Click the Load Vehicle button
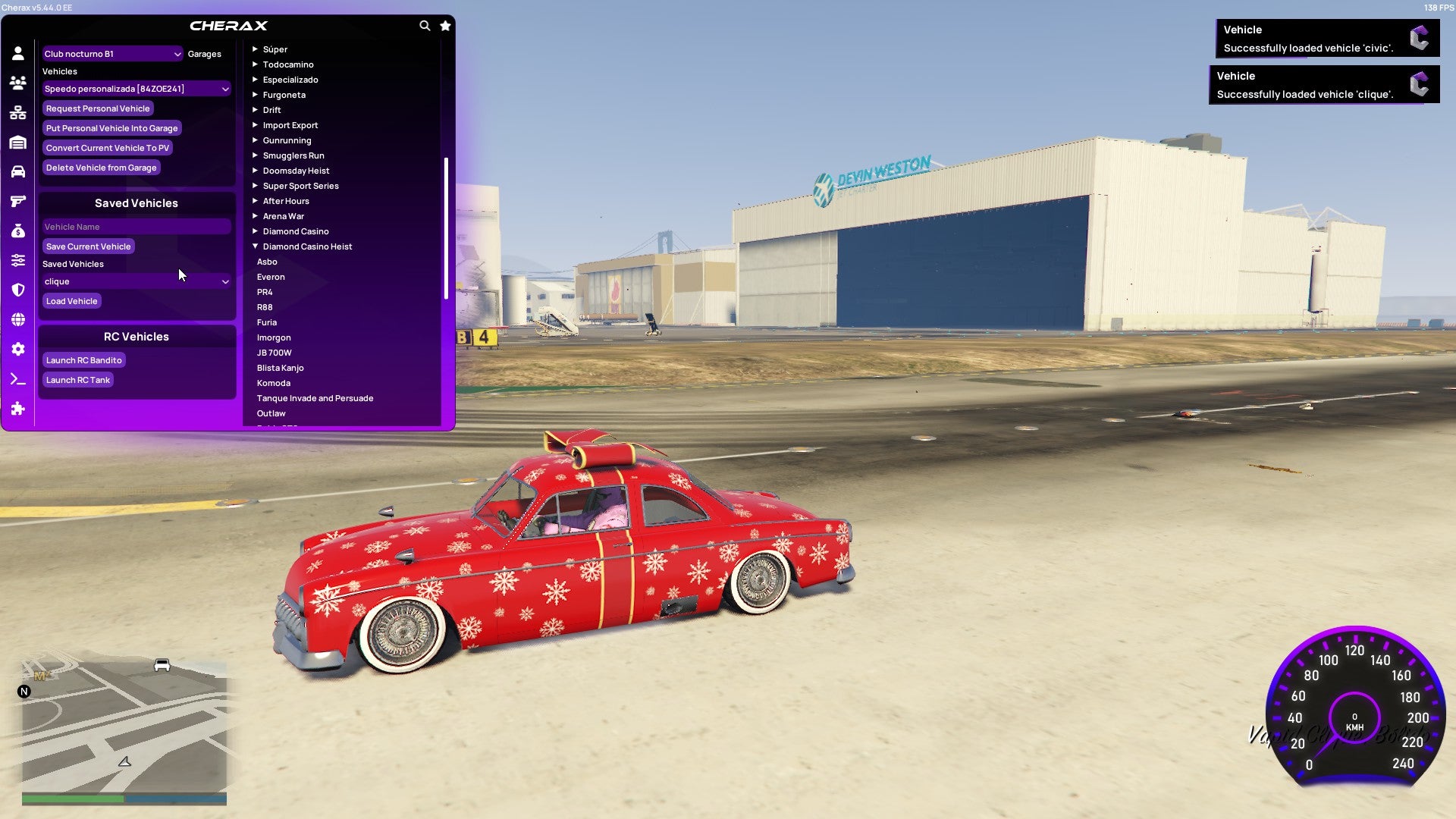The width and height of the screenshot is (1456, 819). [x=71, y=300]
